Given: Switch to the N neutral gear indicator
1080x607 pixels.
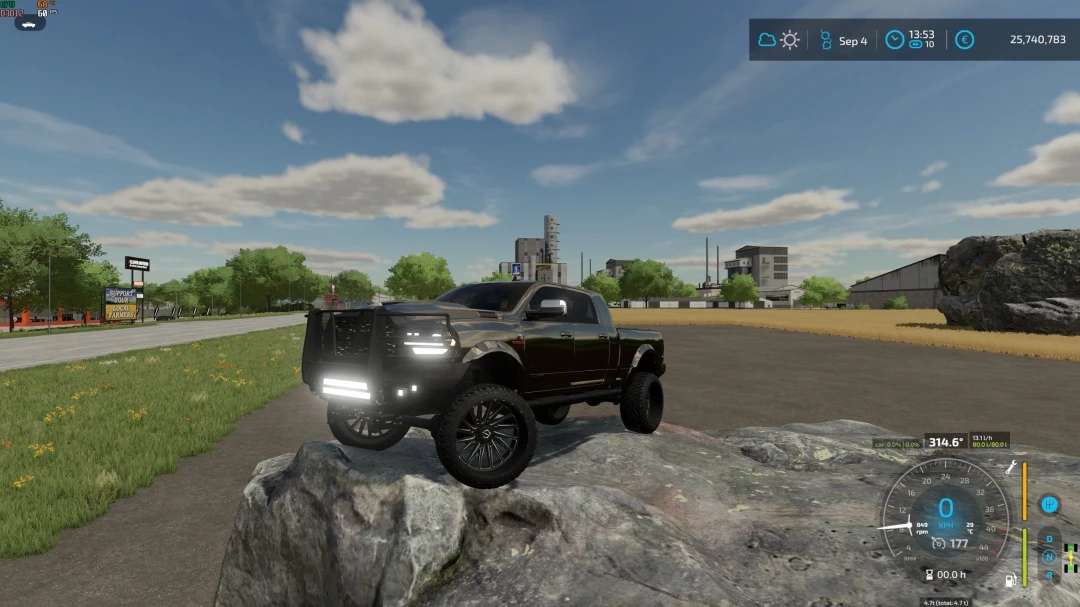Looking at the screenshot, I should (1049, 557).
